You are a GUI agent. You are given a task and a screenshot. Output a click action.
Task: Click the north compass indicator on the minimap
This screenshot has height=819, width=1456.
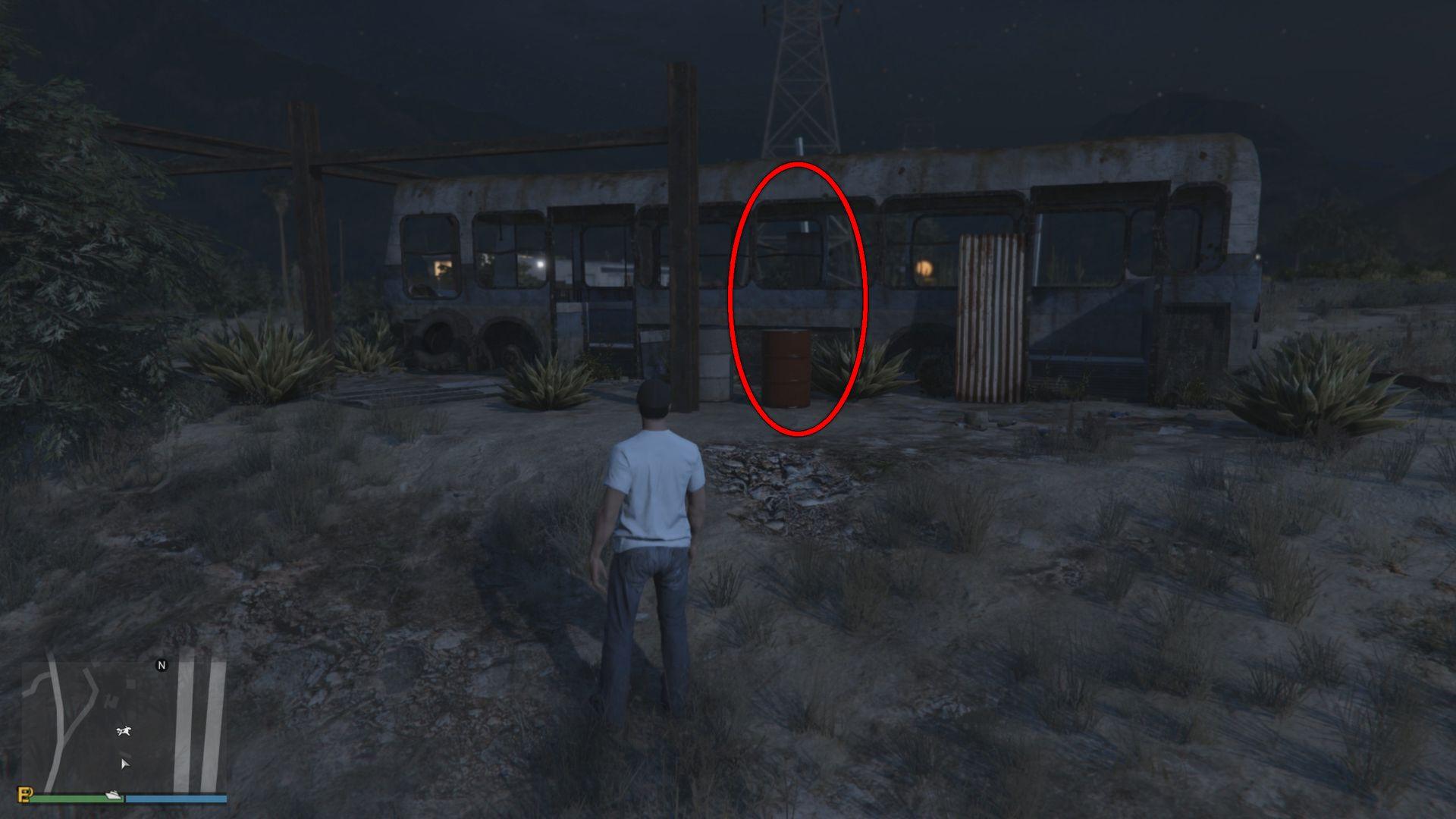pos(162,665)
